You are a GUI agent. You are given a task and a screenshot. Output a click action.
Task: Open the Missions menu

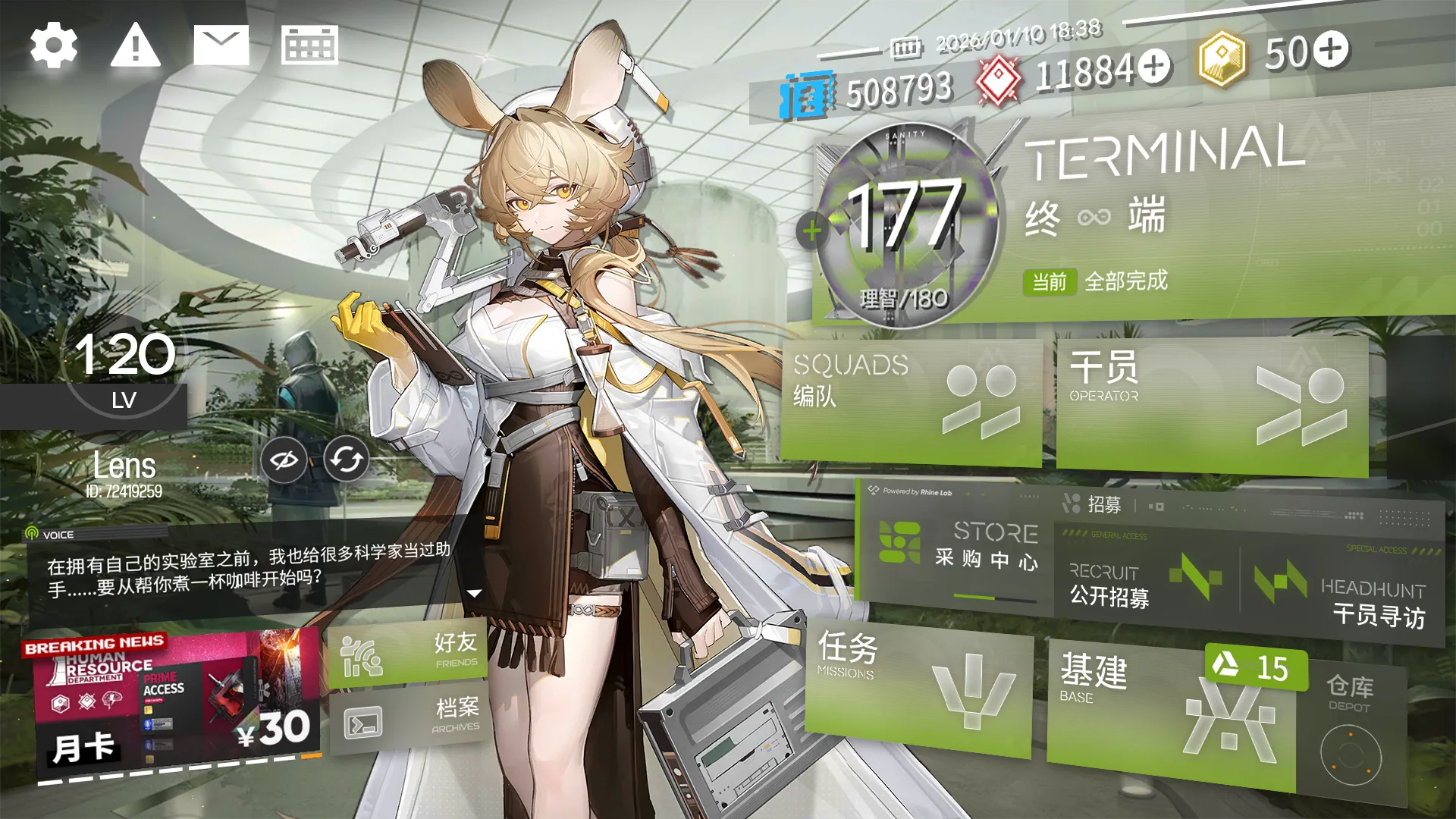(x=918, y=686)
